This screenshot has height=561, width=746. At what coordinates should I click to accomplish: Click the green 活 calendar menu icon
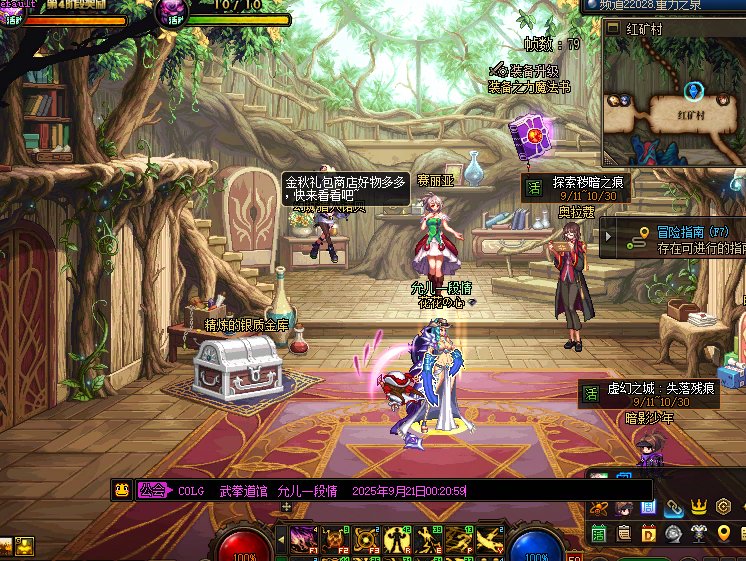[x=598, y=533]
